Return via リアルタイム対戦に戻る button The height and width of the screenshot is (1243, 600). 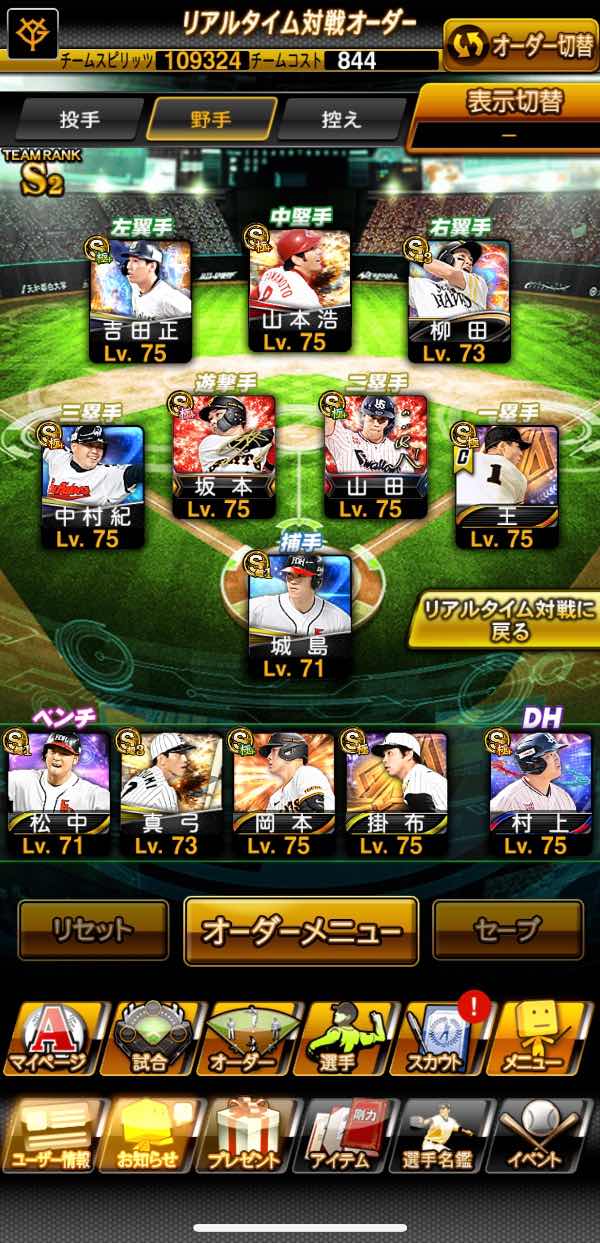(506, 620)
